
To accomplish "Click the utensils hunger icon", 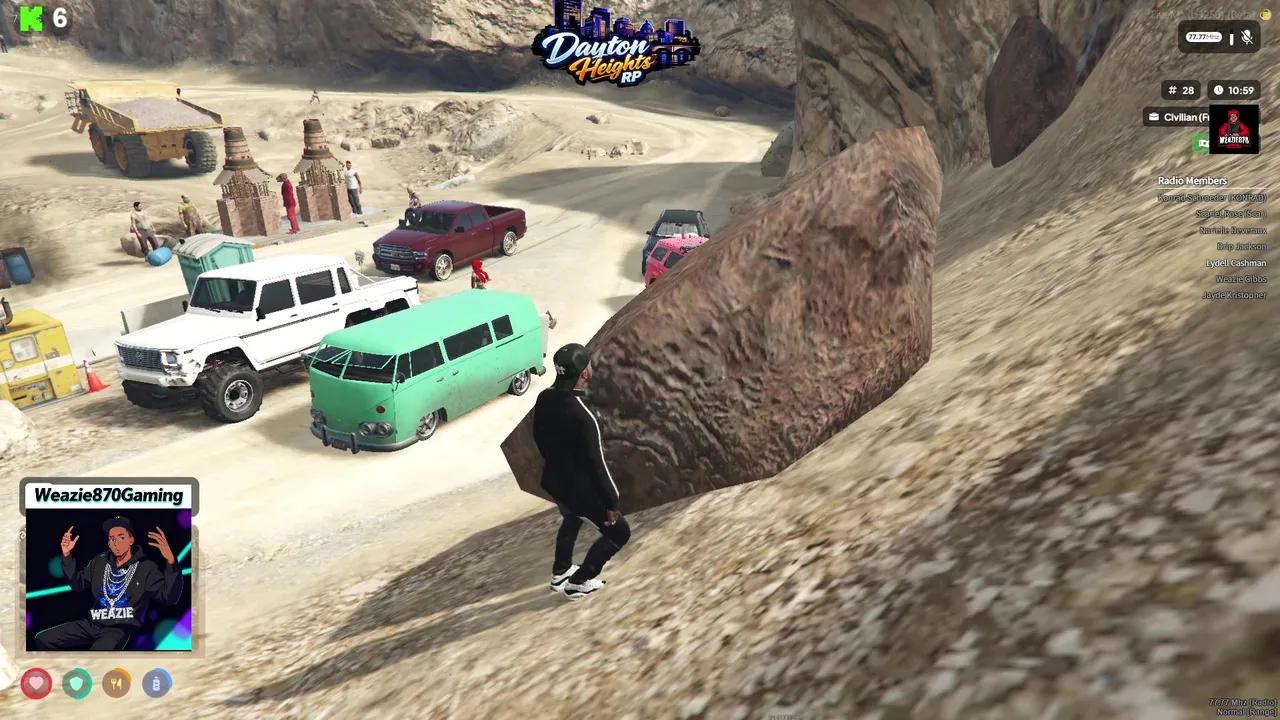I will click(x=117, y=684).
